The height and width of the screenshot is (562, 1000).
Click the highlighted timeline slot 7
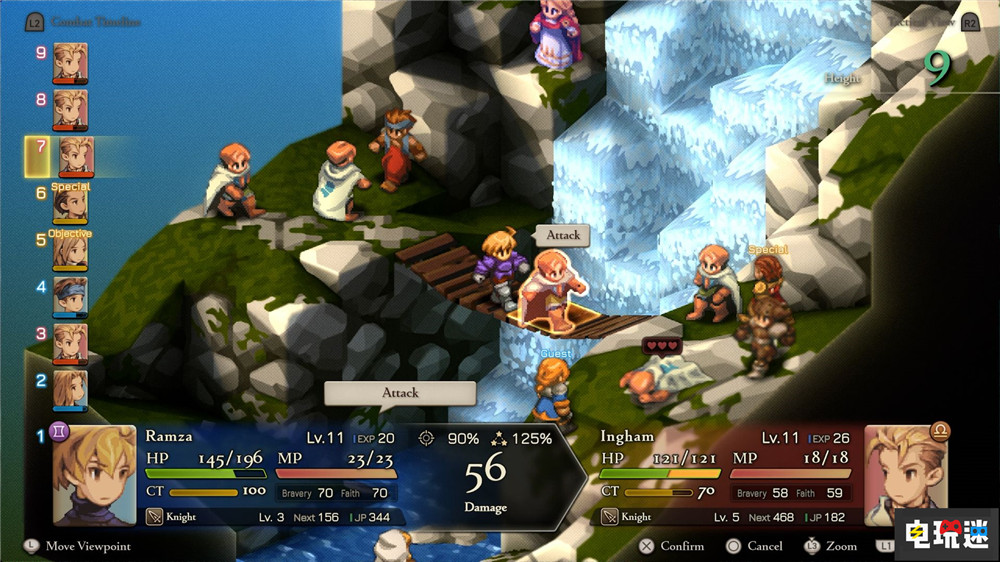(75, 156)
